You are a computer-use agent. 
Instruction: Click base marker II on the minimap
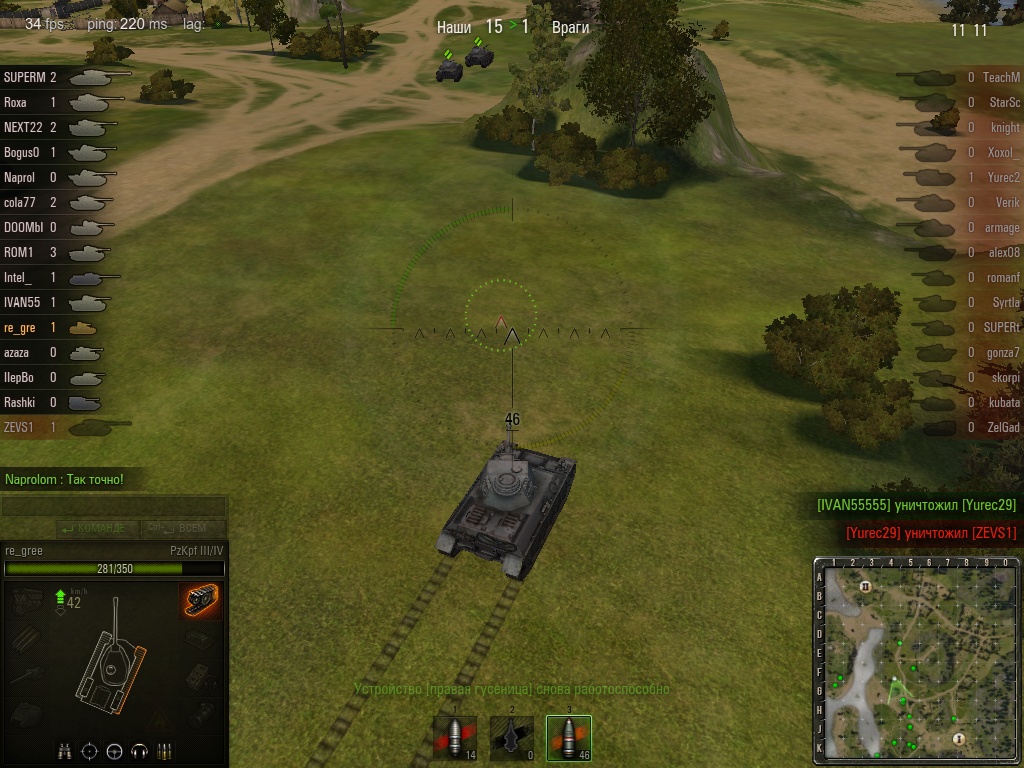[866, 586]
